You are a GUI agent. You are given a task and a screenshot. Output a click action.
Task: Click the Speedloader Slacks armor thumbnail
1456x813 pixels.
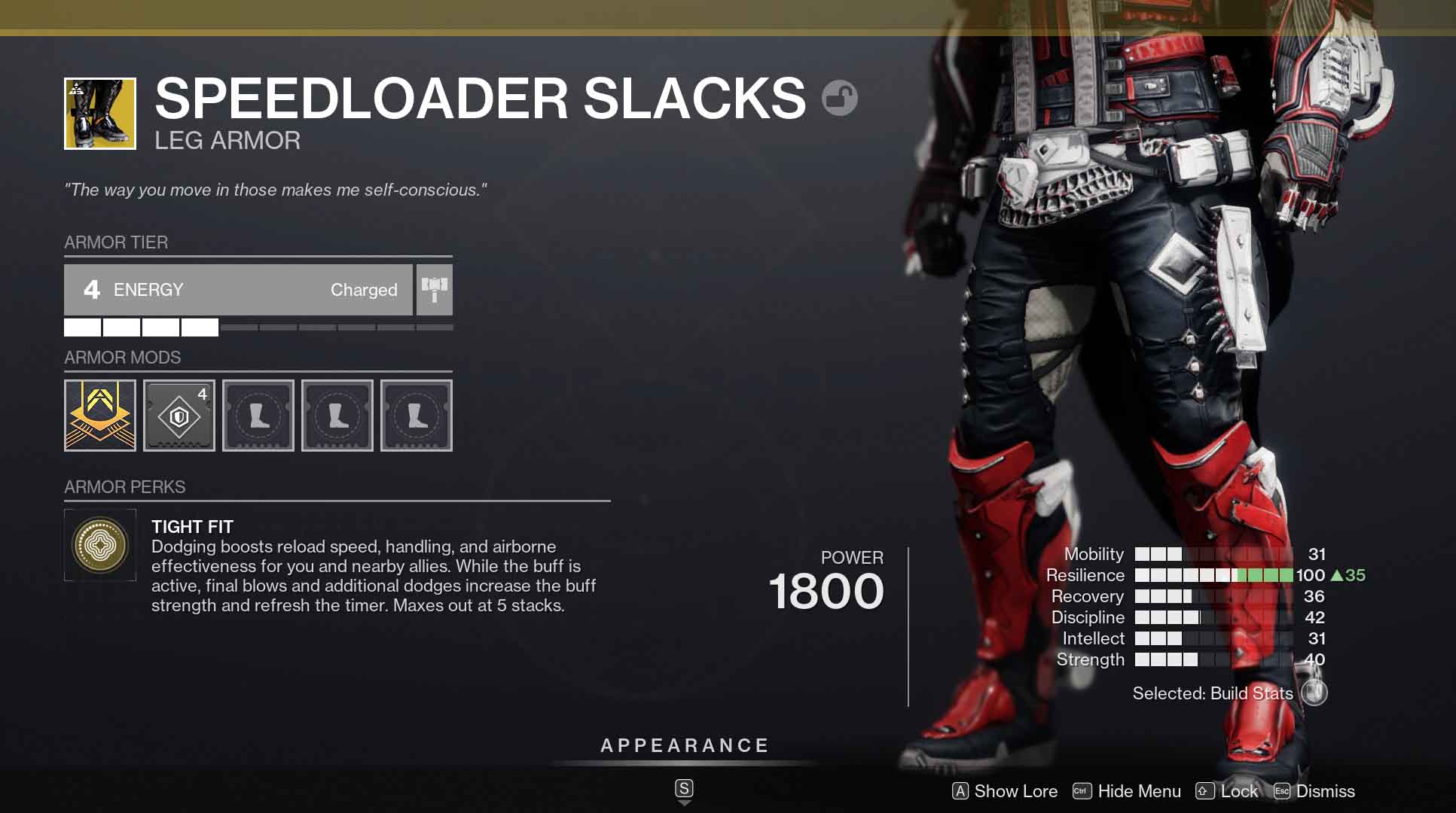[100, 112]
